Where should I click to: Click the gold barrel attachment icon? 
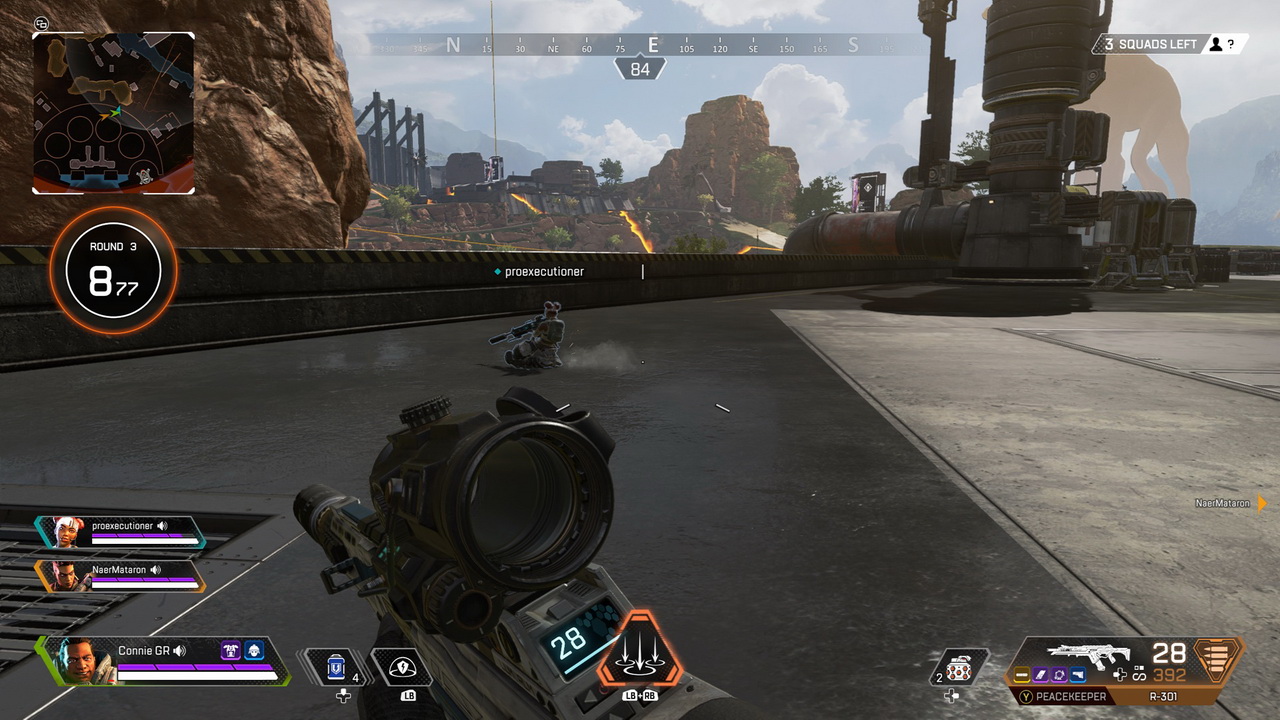1022,676
